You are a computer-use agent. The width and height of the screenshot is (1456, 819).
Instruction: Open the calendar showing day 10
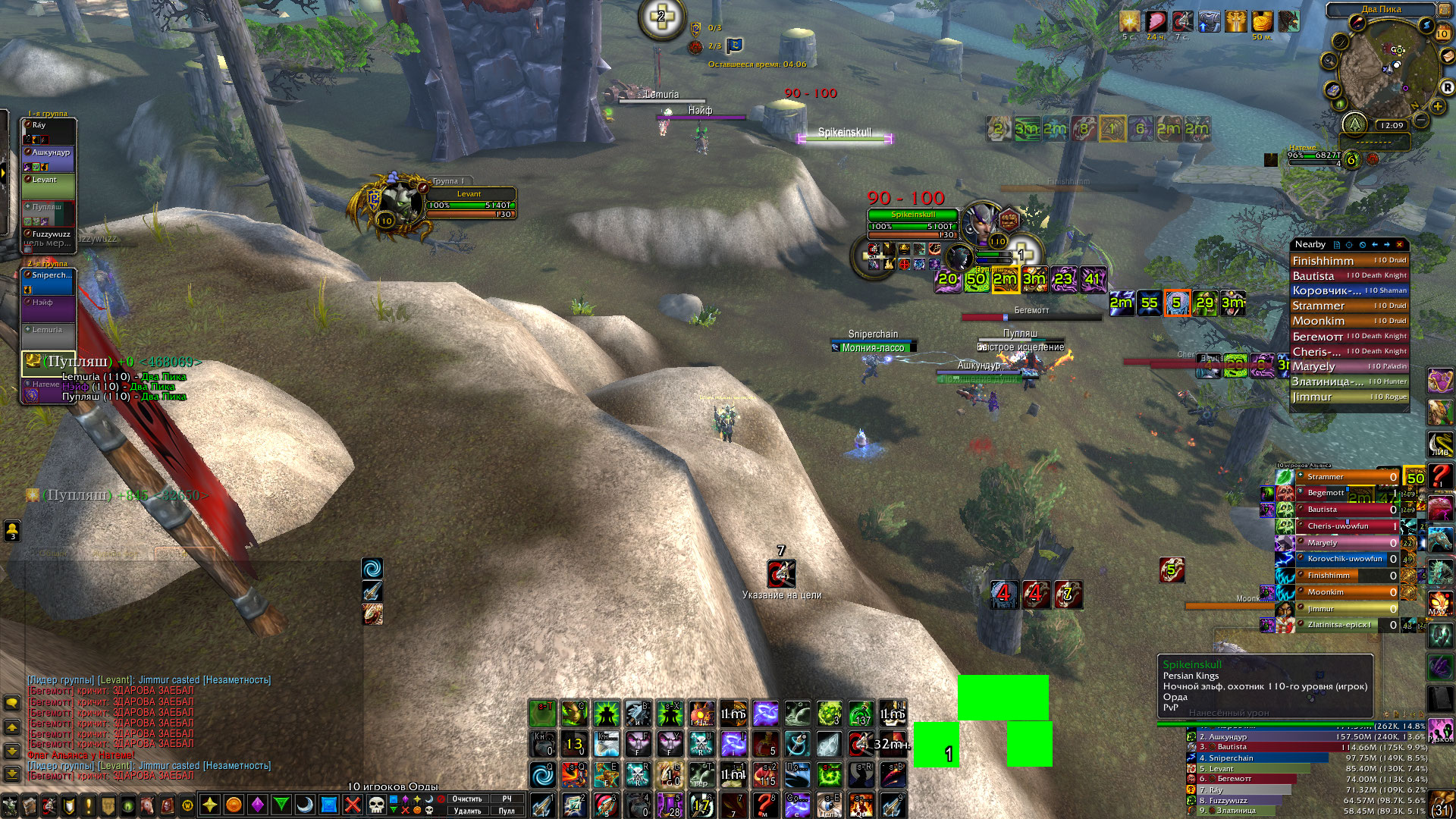click(x=1442, y=33)
